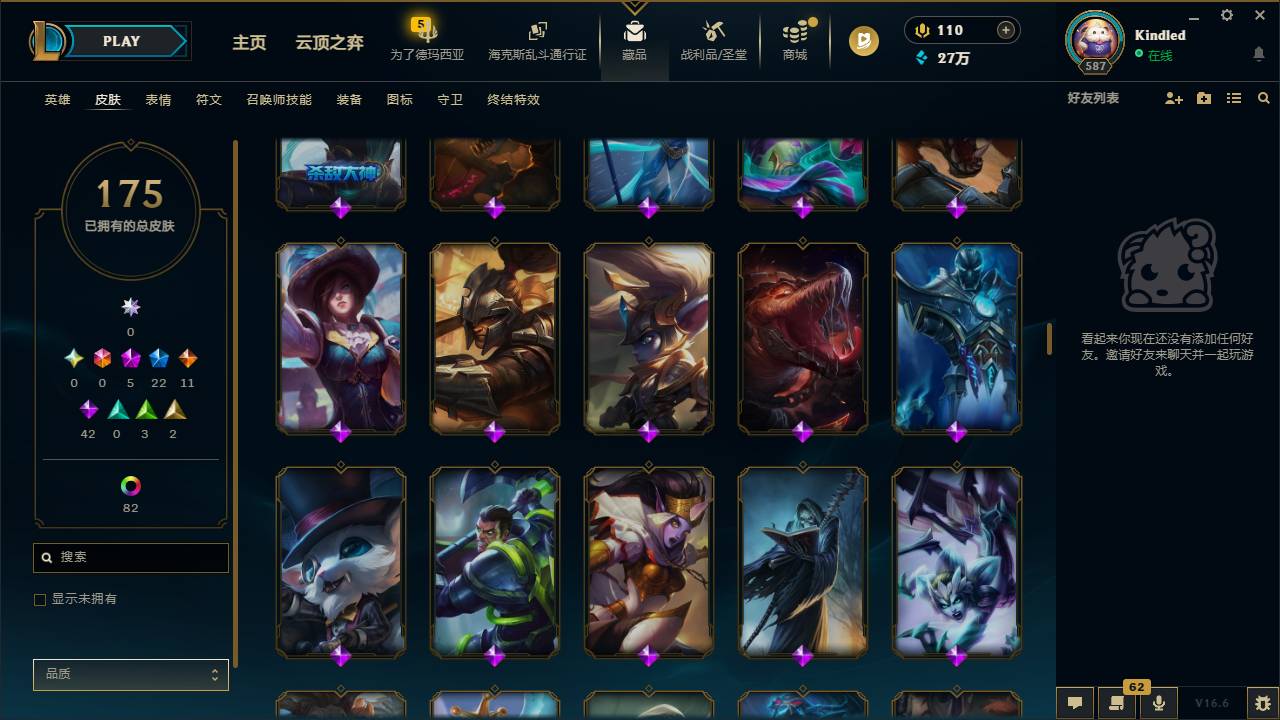Click the create friend group folder icon
Screen dimensions: 1280x720
point(1203,98)
